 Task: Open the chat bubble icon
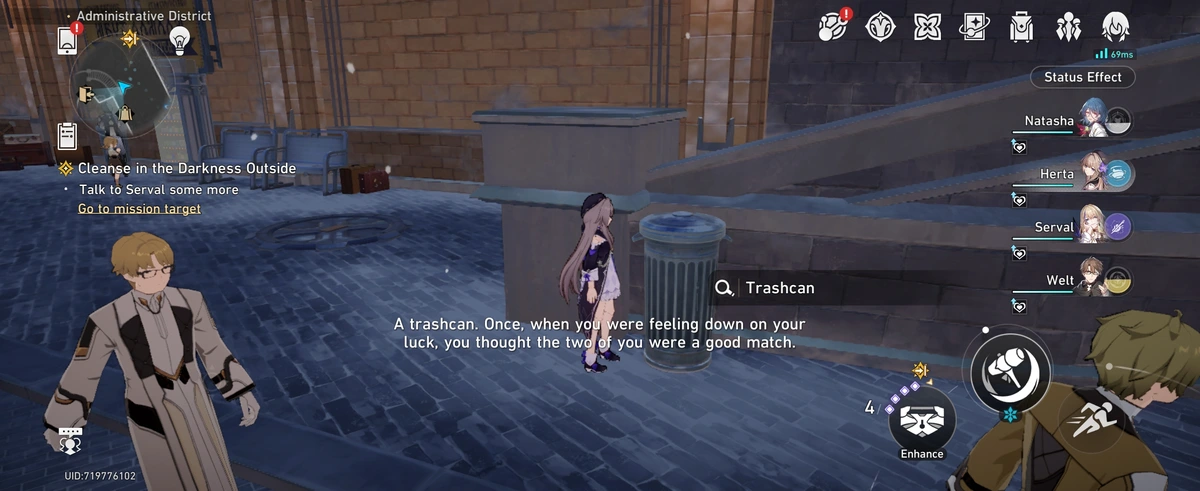click(70, 439)
